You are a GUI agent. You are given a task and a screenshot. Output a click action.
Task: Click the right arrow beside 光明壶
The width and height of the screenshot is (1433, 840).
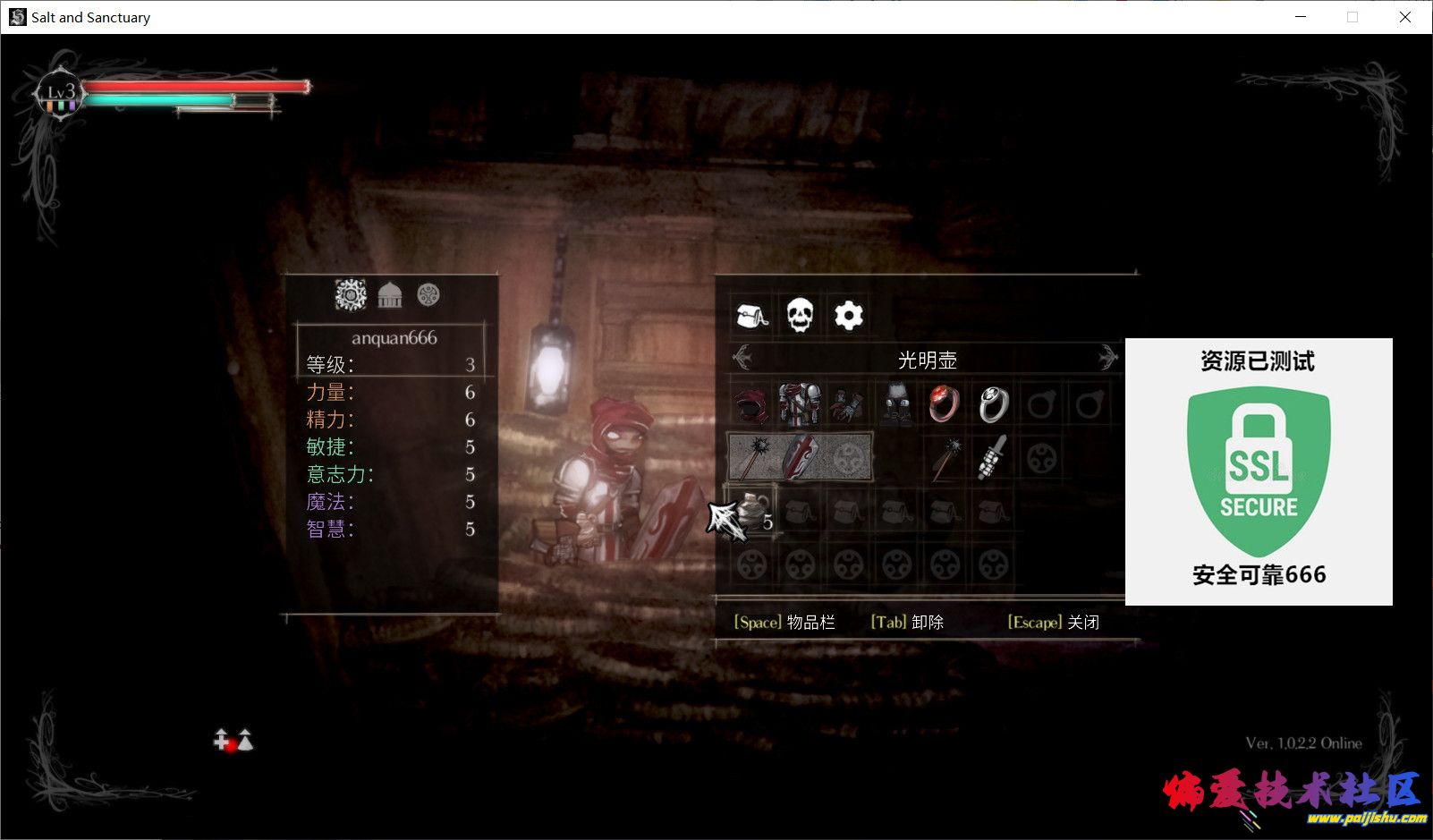coord(1108,360)
